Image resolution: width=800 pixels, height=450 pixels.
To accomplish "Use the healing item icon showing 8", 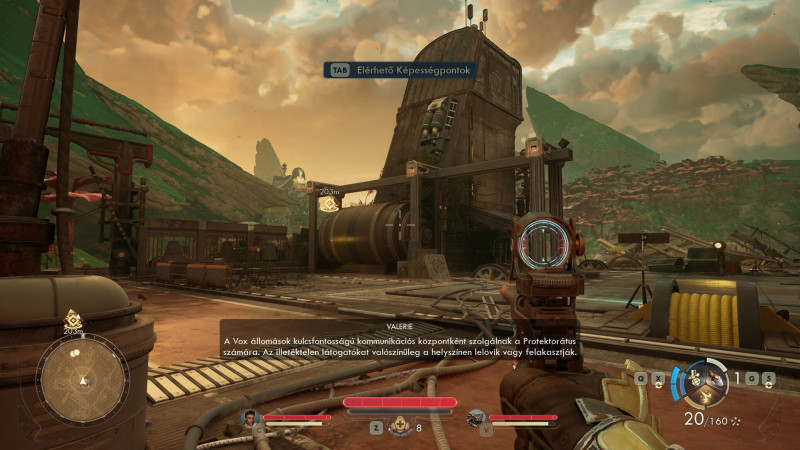I will pyautogui.click(x=400, y=427).
